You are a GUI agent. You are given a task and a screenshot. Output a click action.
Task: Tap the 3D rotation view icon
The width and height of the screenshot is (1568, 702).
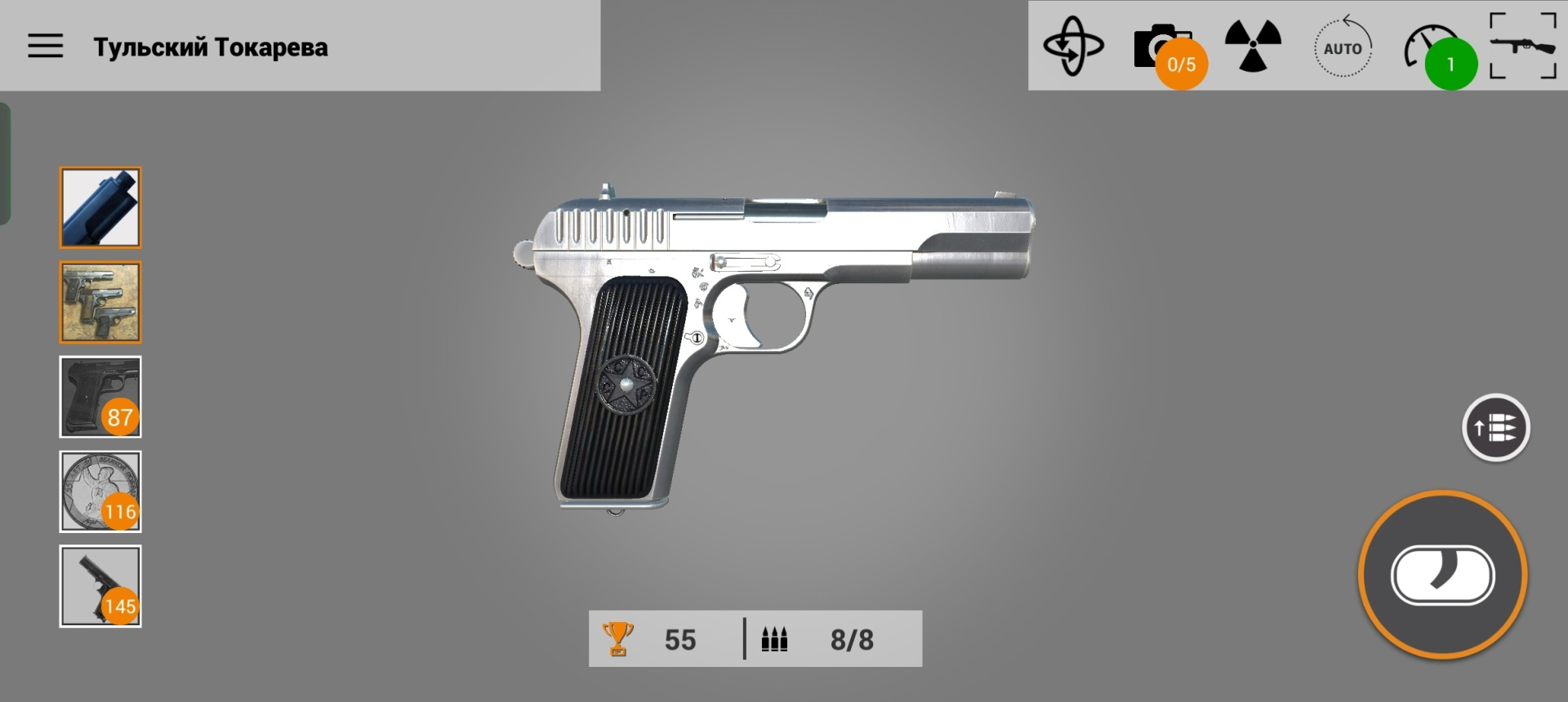[x=1073, y=47]
